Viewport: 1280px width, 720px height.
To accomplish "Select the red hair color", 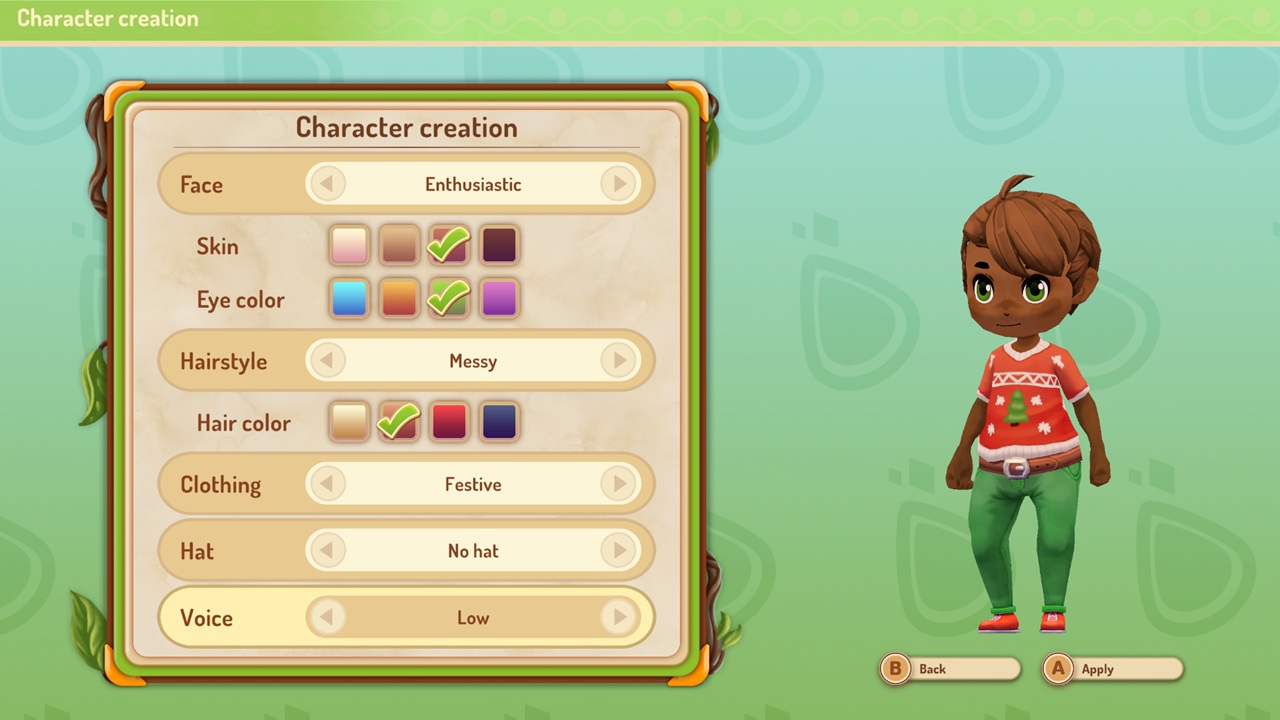I will [x=448, y=422].
